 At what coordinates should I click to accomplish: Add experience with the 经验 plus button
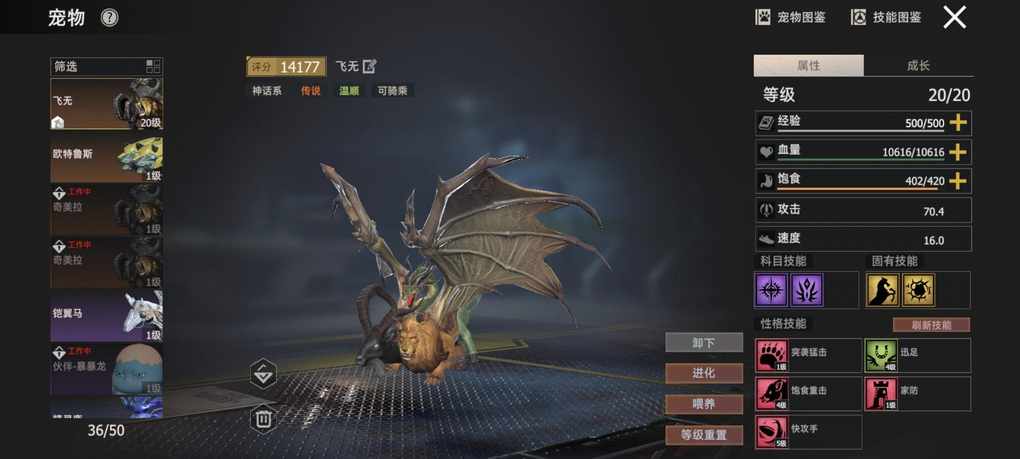click(958, 123)
